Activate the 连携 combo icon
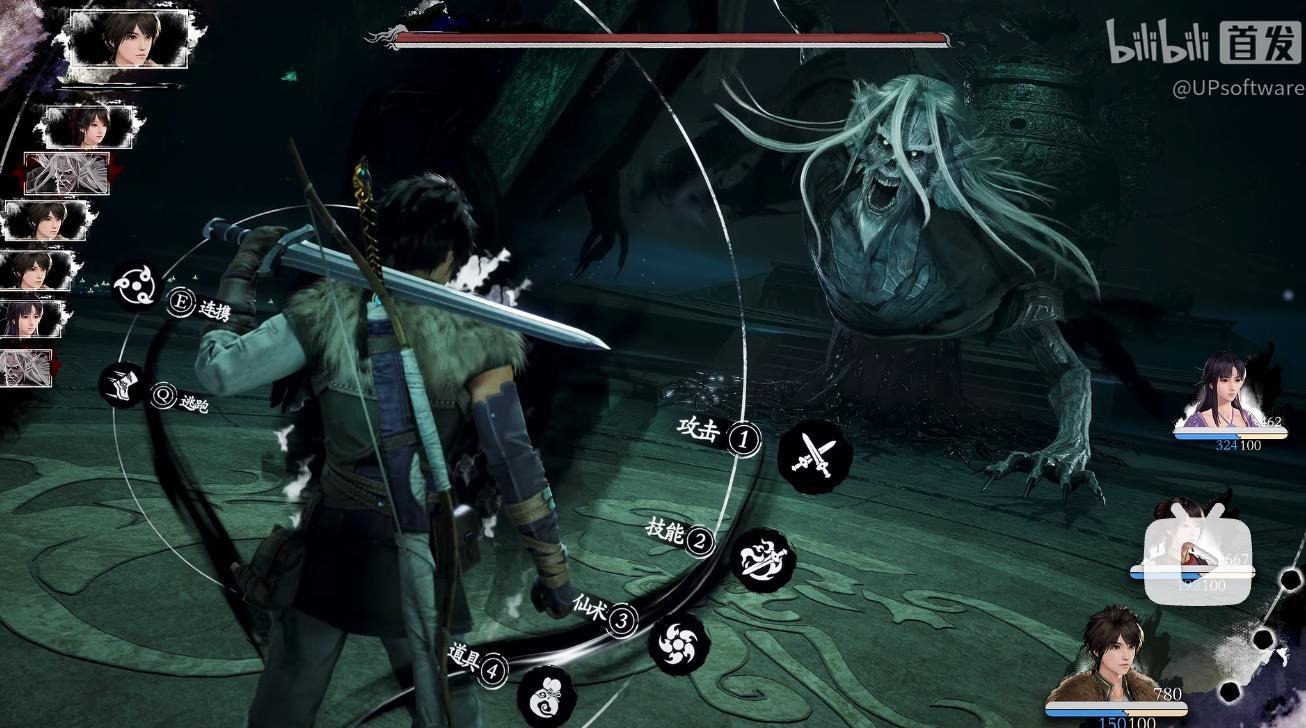This screenshot has width=1306, height=728. [135, 286]
